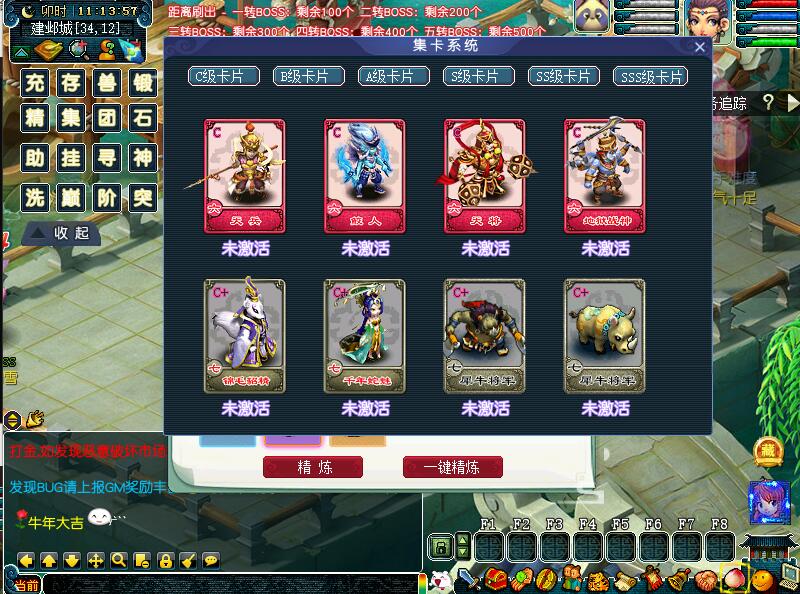The image size is (800, 594).
Task: Clear chat with the broom icon
Action: coord(188,560)
